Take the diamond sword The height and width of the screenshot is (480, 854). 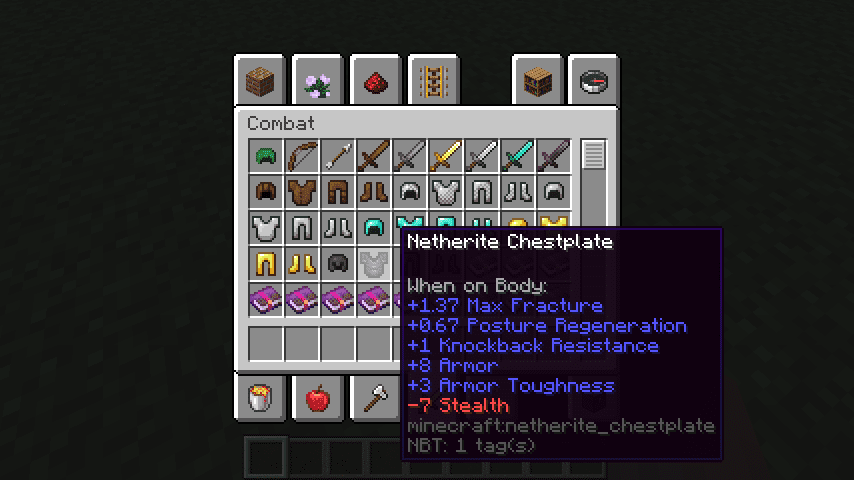(x=518, y=156)
